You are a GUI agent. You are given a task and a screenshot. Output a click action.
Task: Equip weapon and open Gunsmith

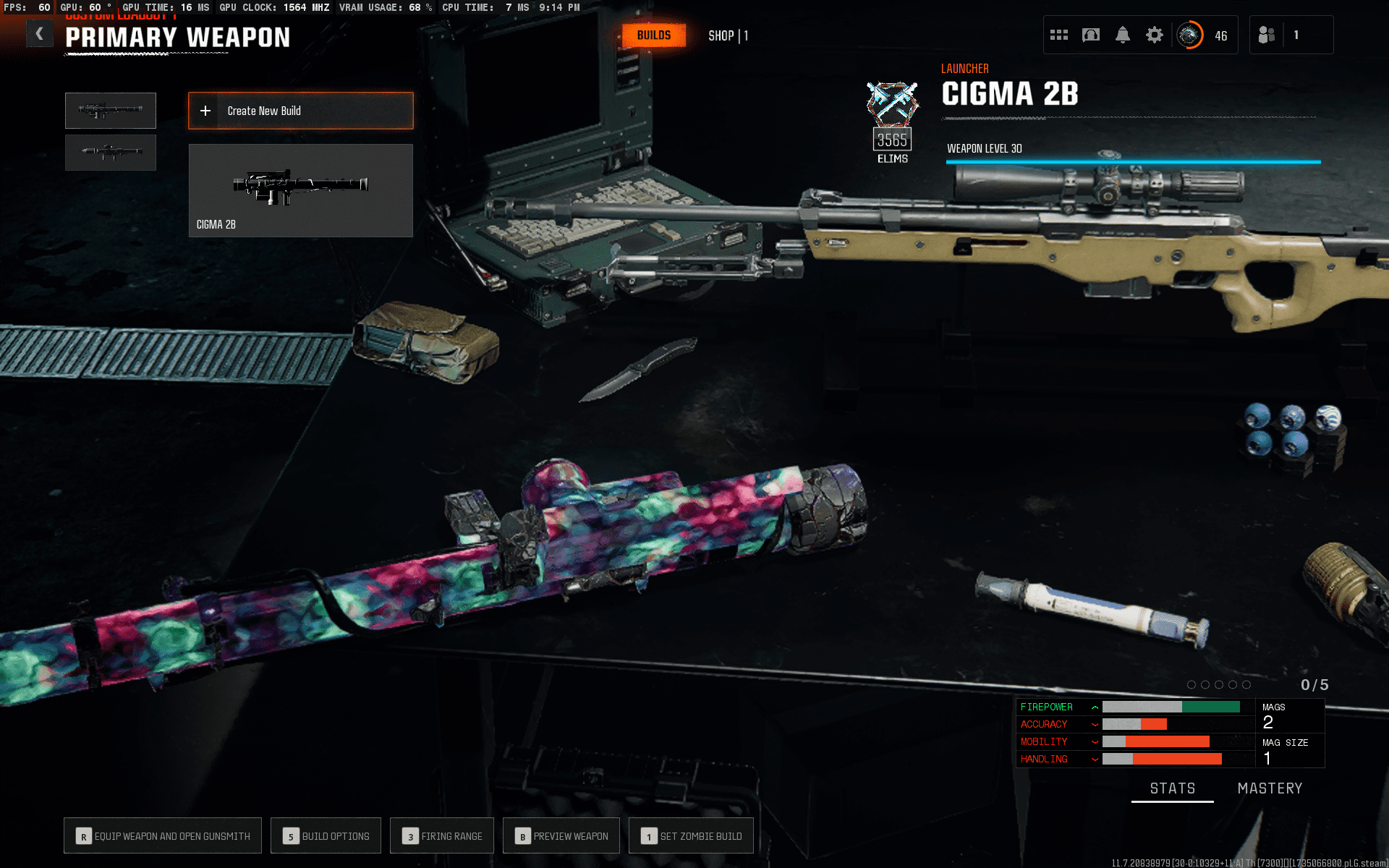click(163, 836)
